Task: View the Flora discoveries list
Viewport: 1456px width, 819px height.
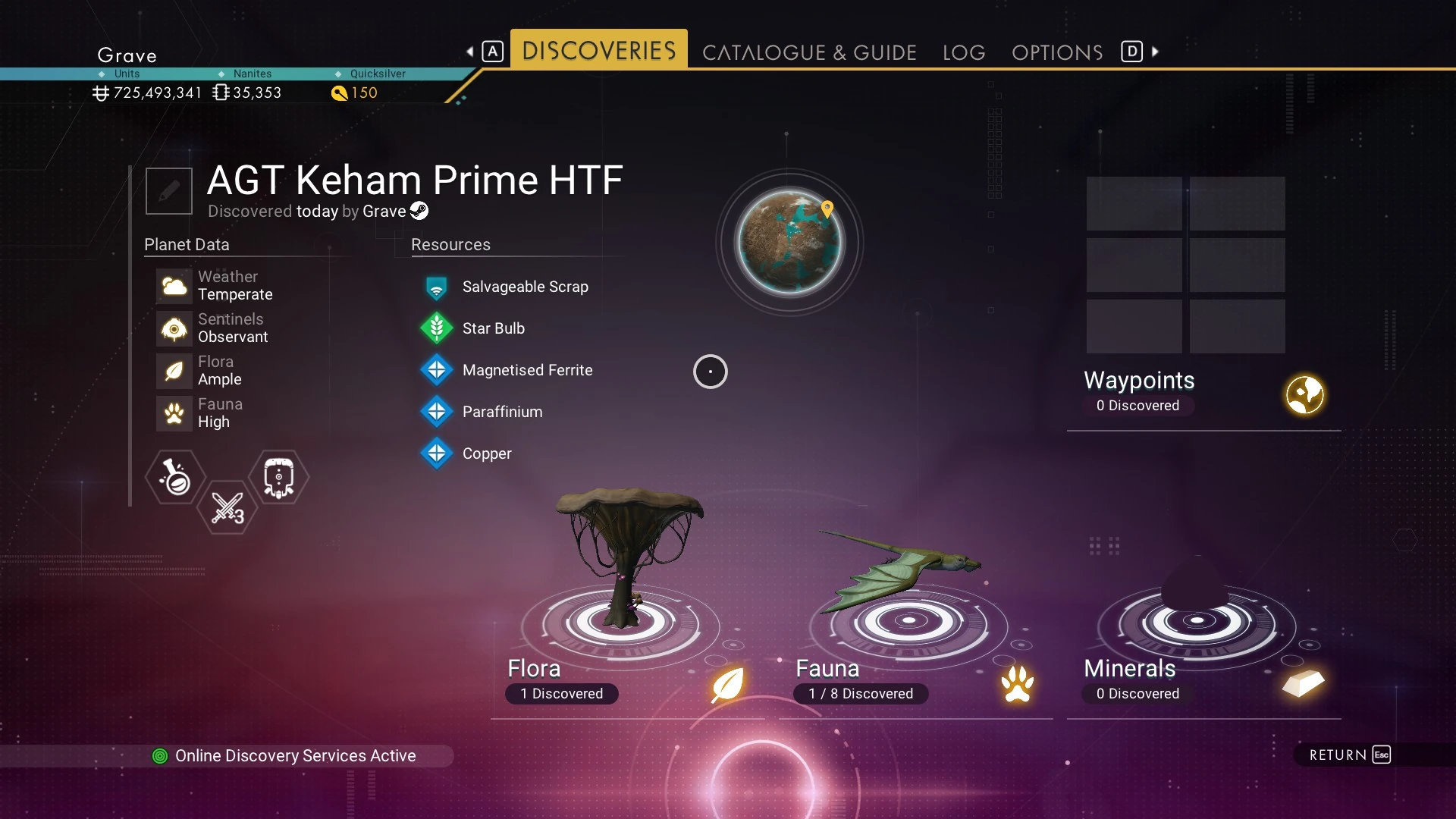Action: (x=627, y=680)
